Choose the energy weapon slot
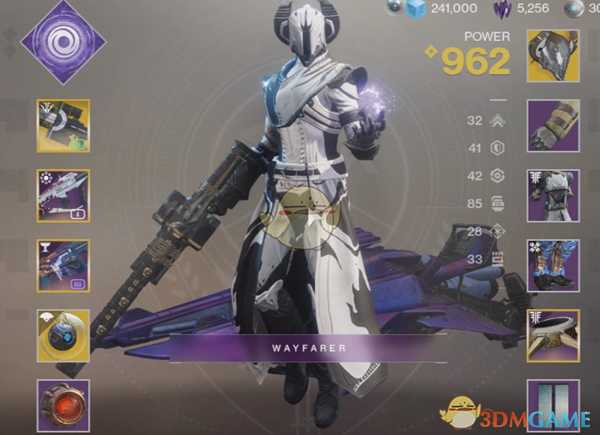This screenshot has height=435, width=600. pos(63,195)
